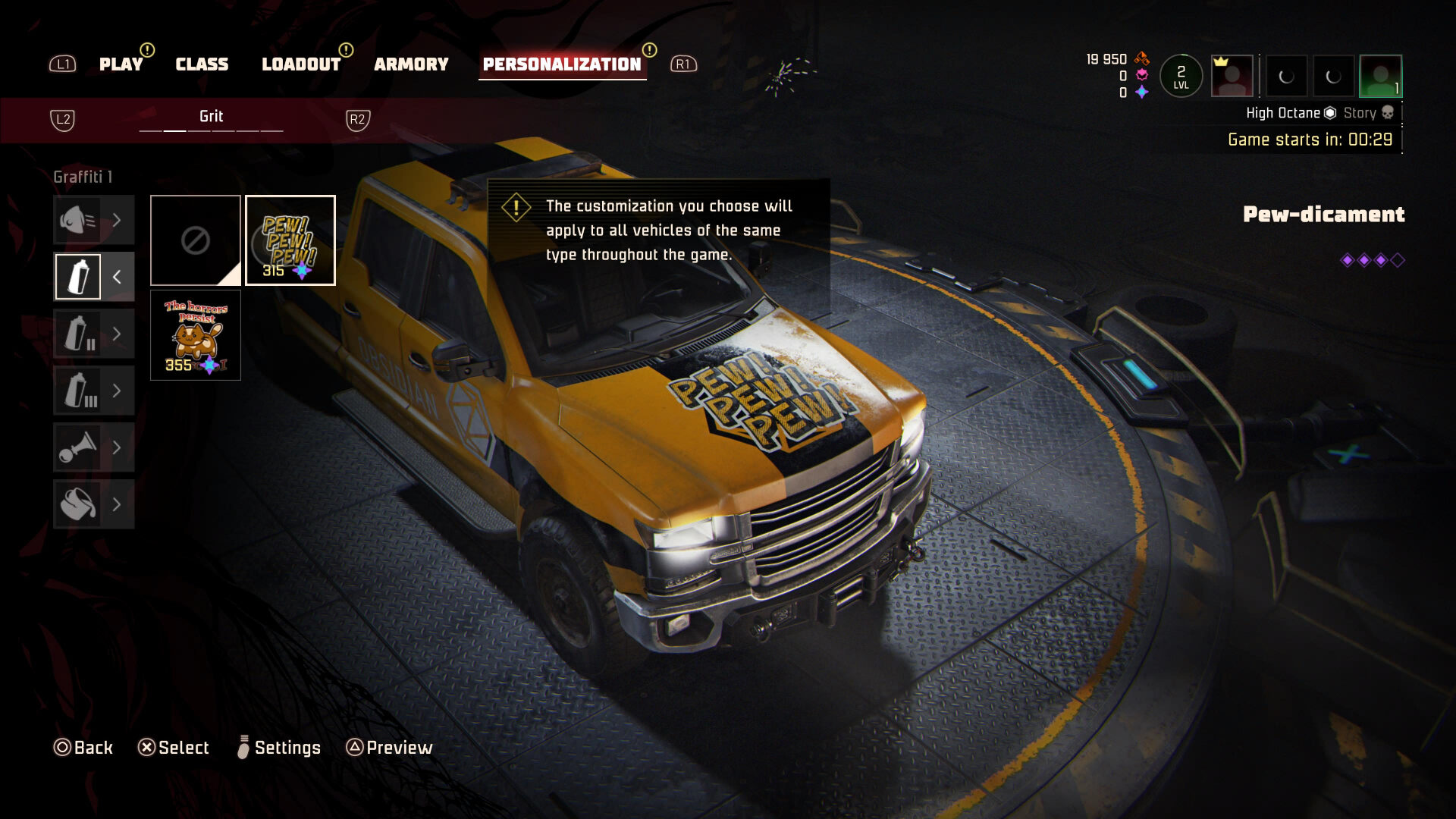Open the CLASS tab
The width and height of the screenshot is (1456, 819).
pos(202,64)
